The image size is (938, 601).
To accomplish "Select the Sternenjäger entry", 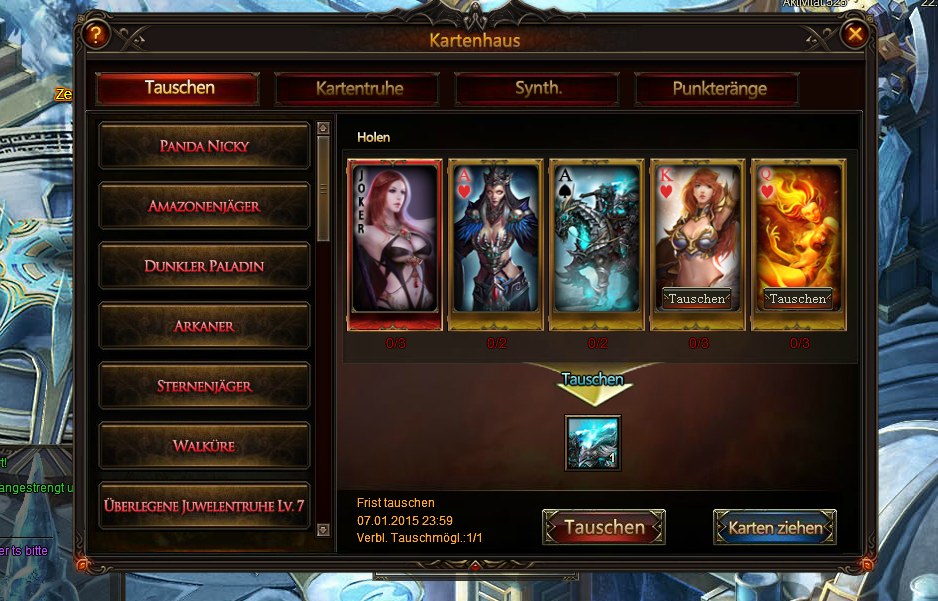I will [205, 386].
